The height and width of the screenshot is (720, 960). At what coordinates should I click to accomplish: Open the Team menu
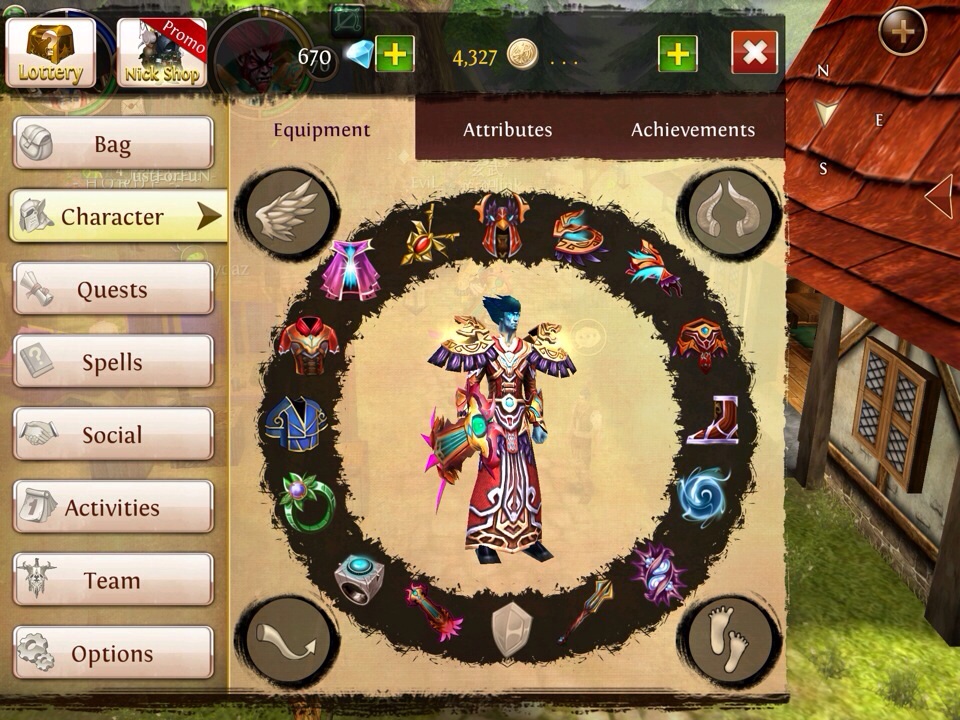coord(113,580)
